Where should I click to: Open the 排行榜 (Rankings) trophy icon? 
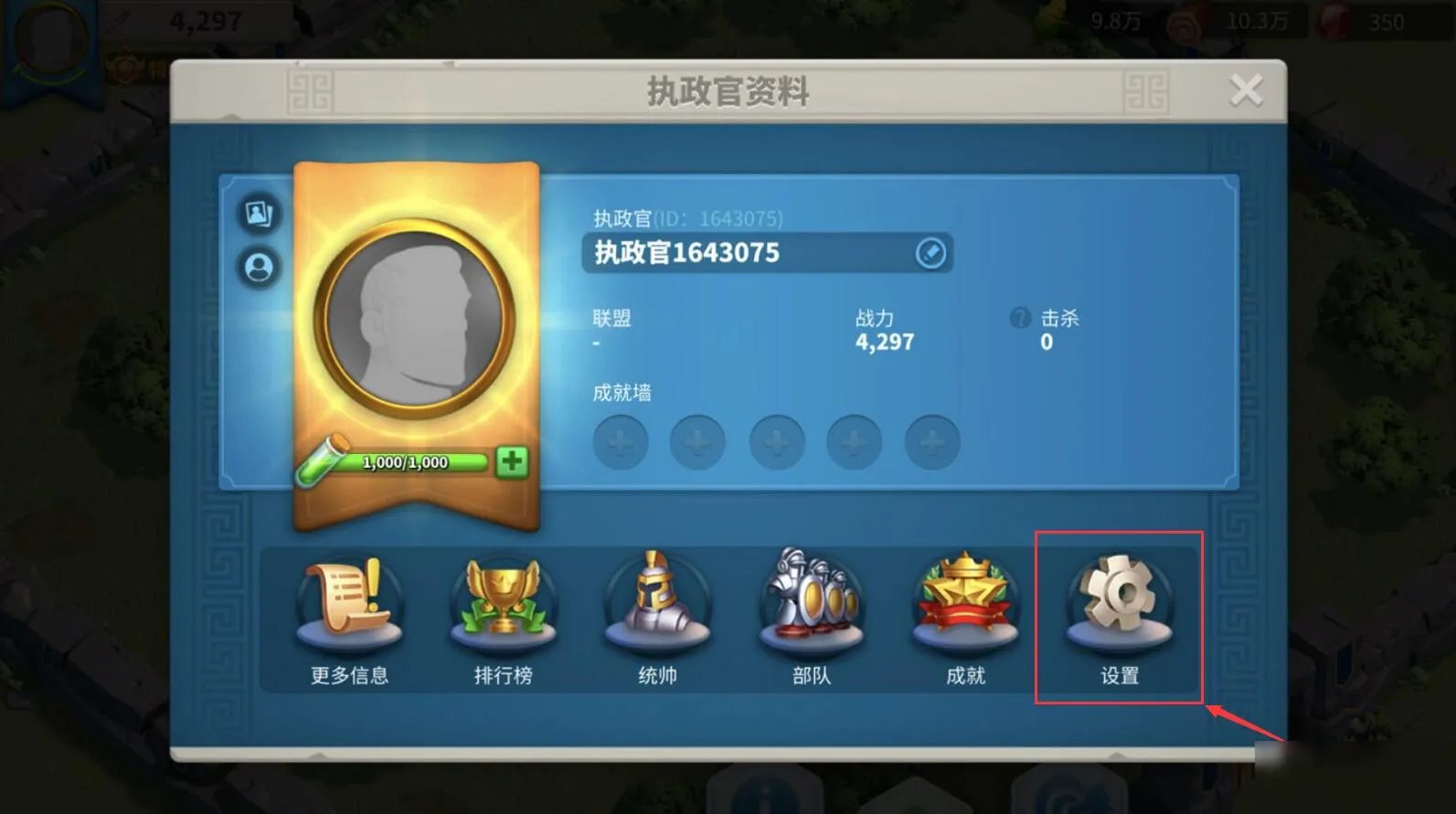[x=504, y=603]
